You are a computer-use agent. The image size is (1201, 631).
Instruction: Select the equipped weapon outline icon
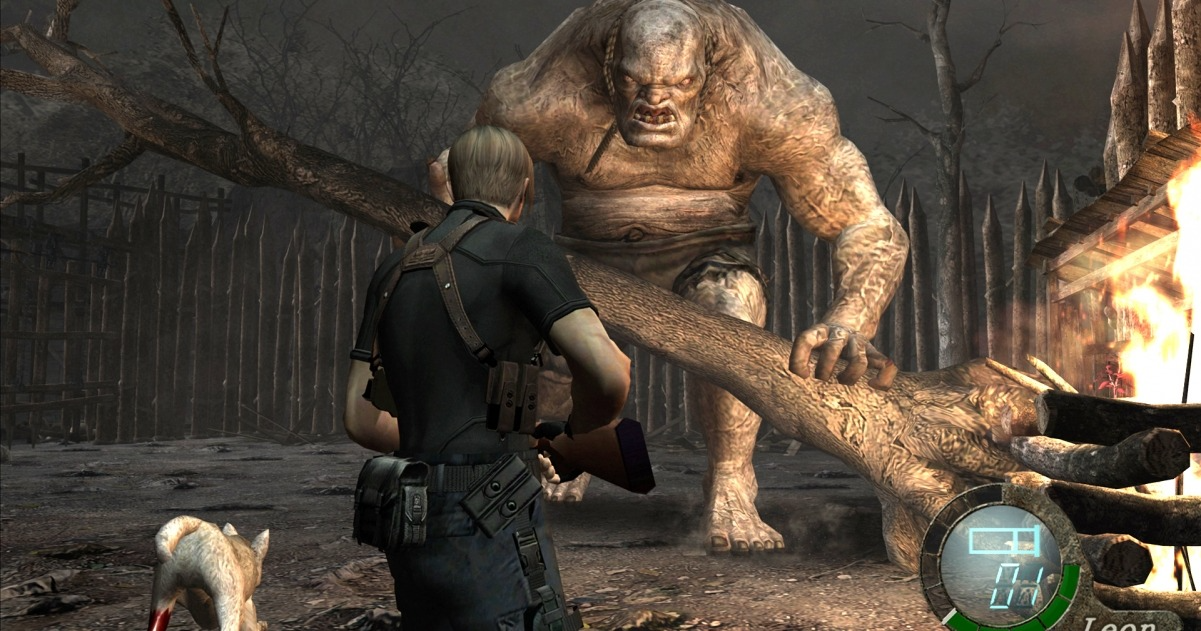tap(1004, 541)
